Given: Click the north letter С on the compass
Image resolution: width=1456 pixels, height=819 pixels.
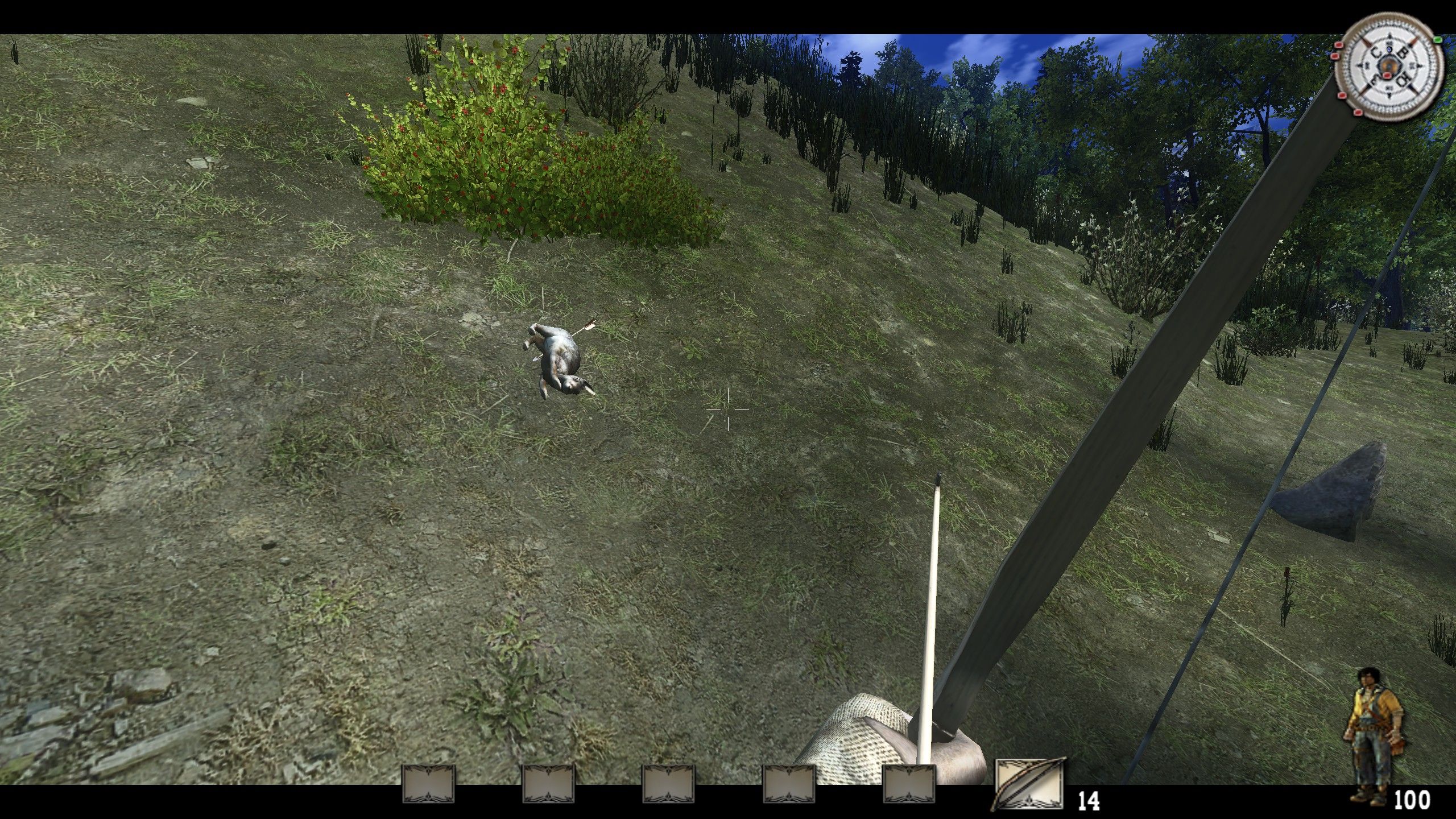Looking at the screenshot, I should (1376, 52).
